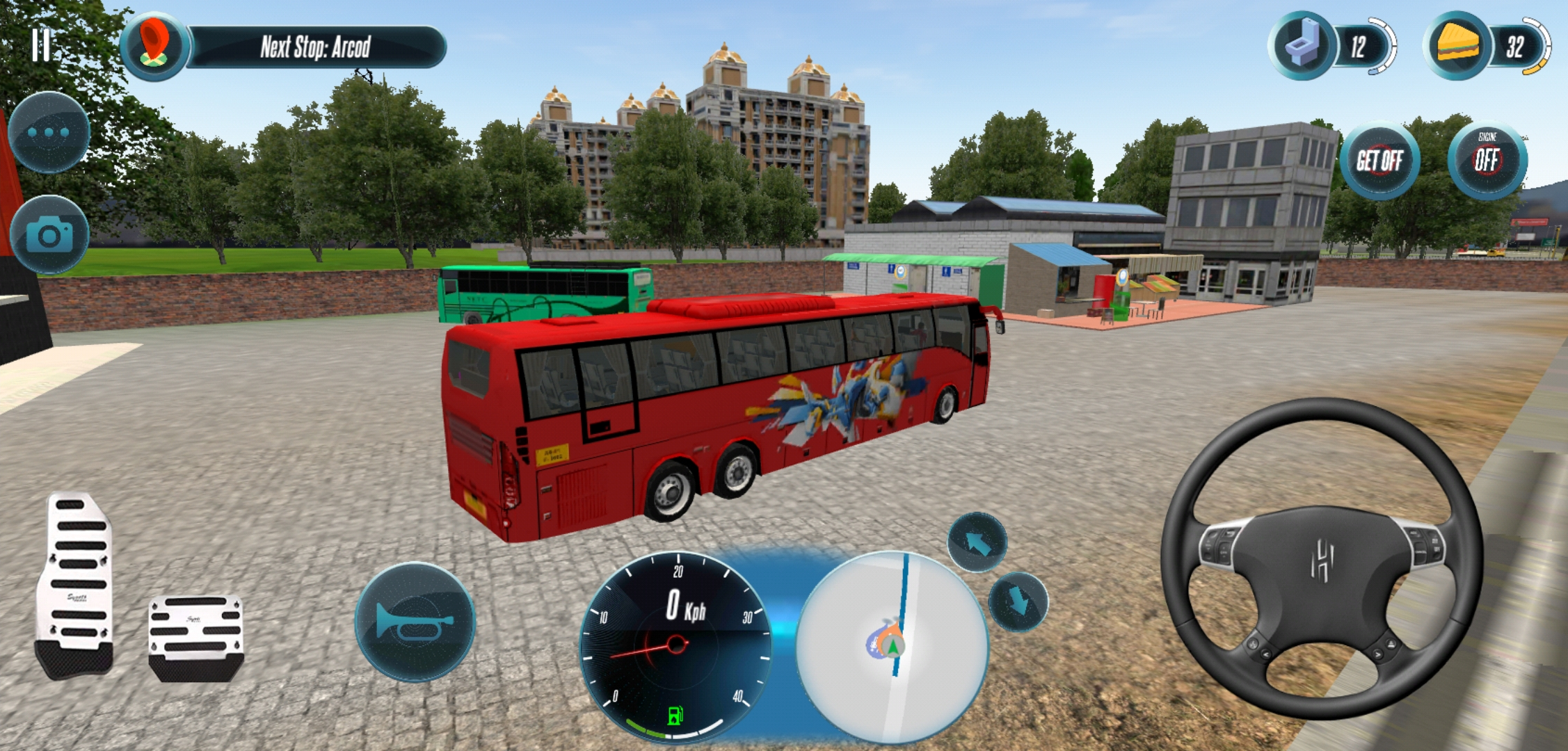Honk the horn button

click(x=415, y=621)
